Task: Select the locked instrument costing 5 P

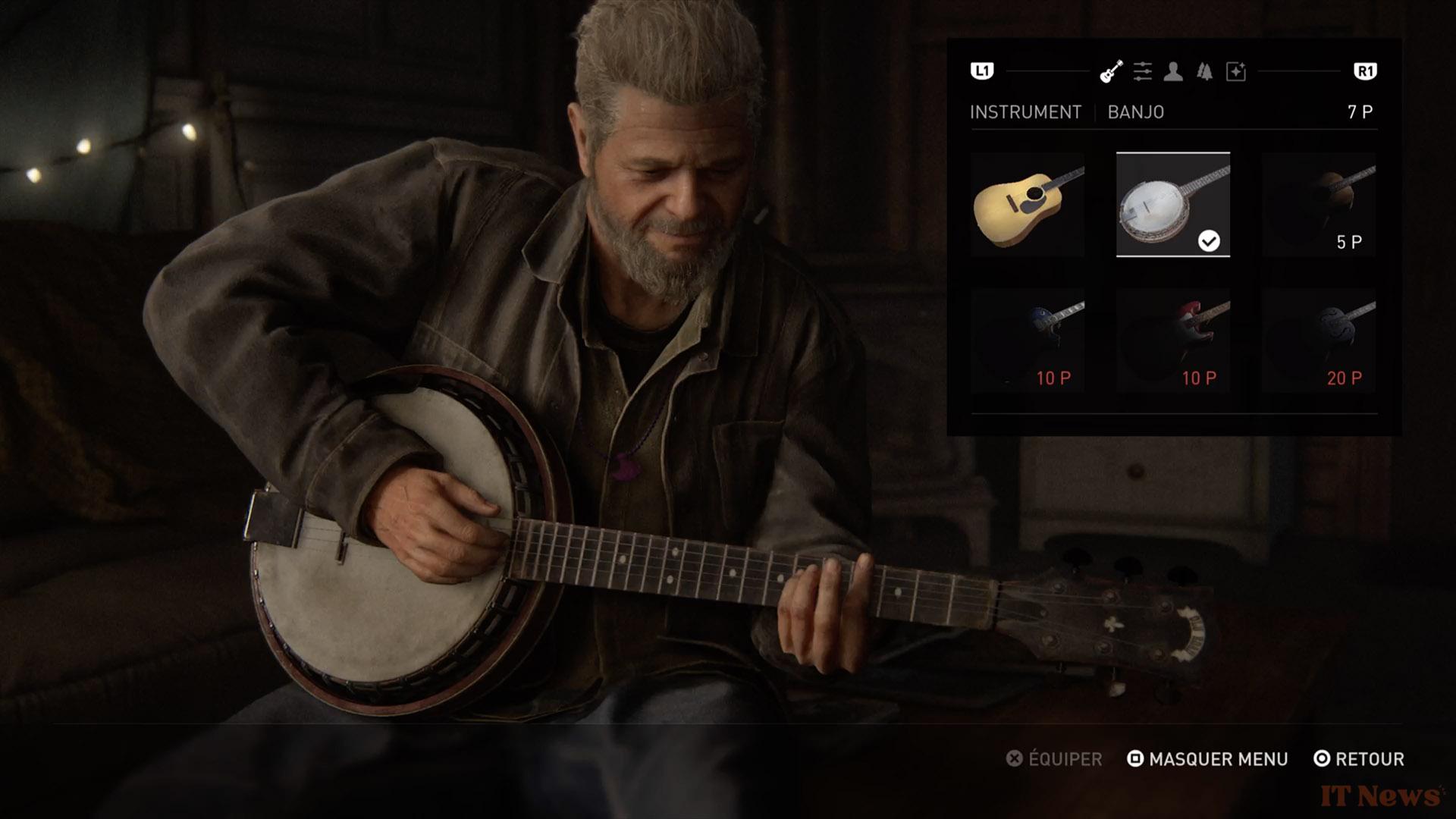Action: (x=1318, y=205)
